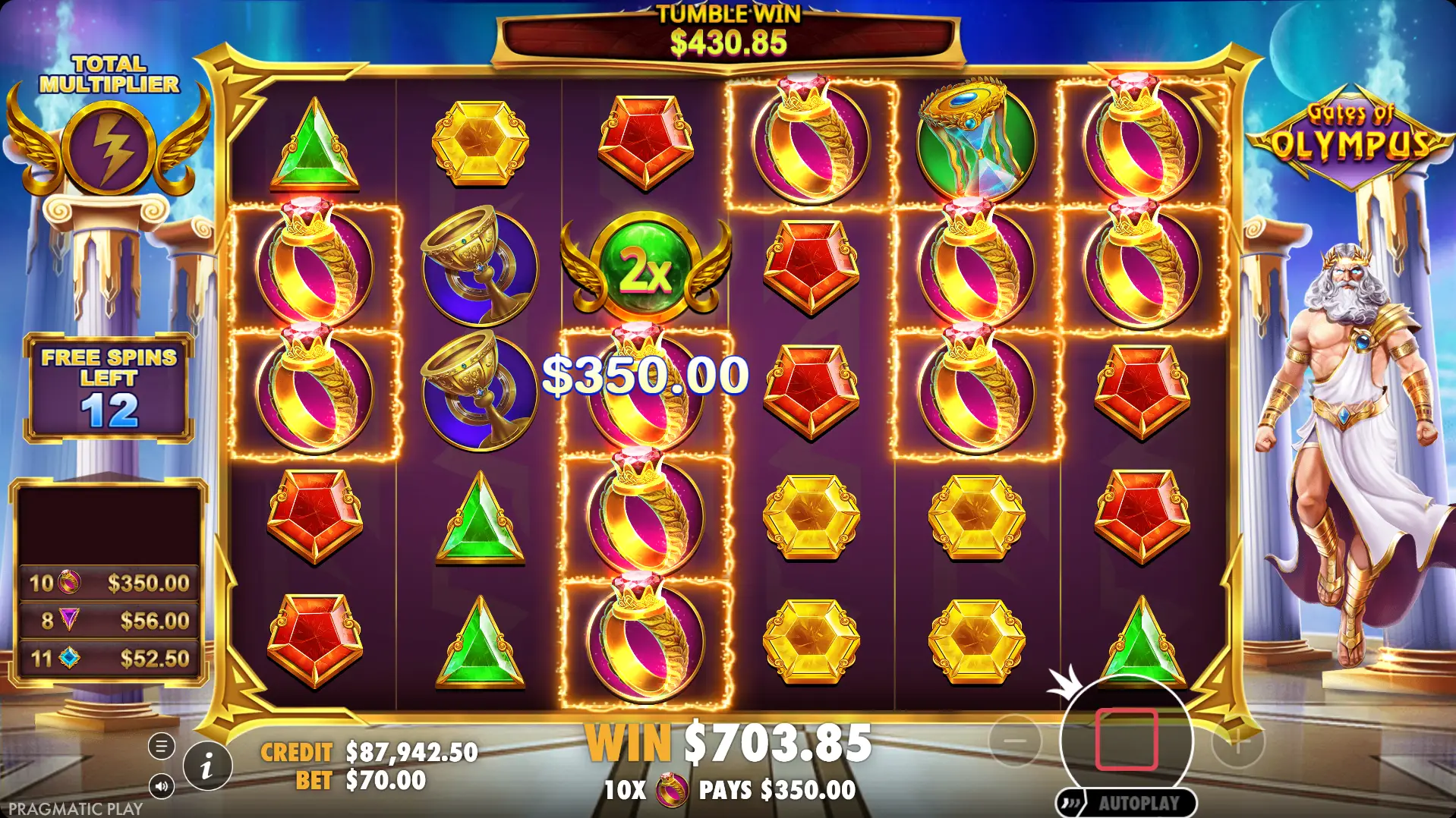
Task: Toggle the sound speaker icon
Action: click(x=161, y=786)
